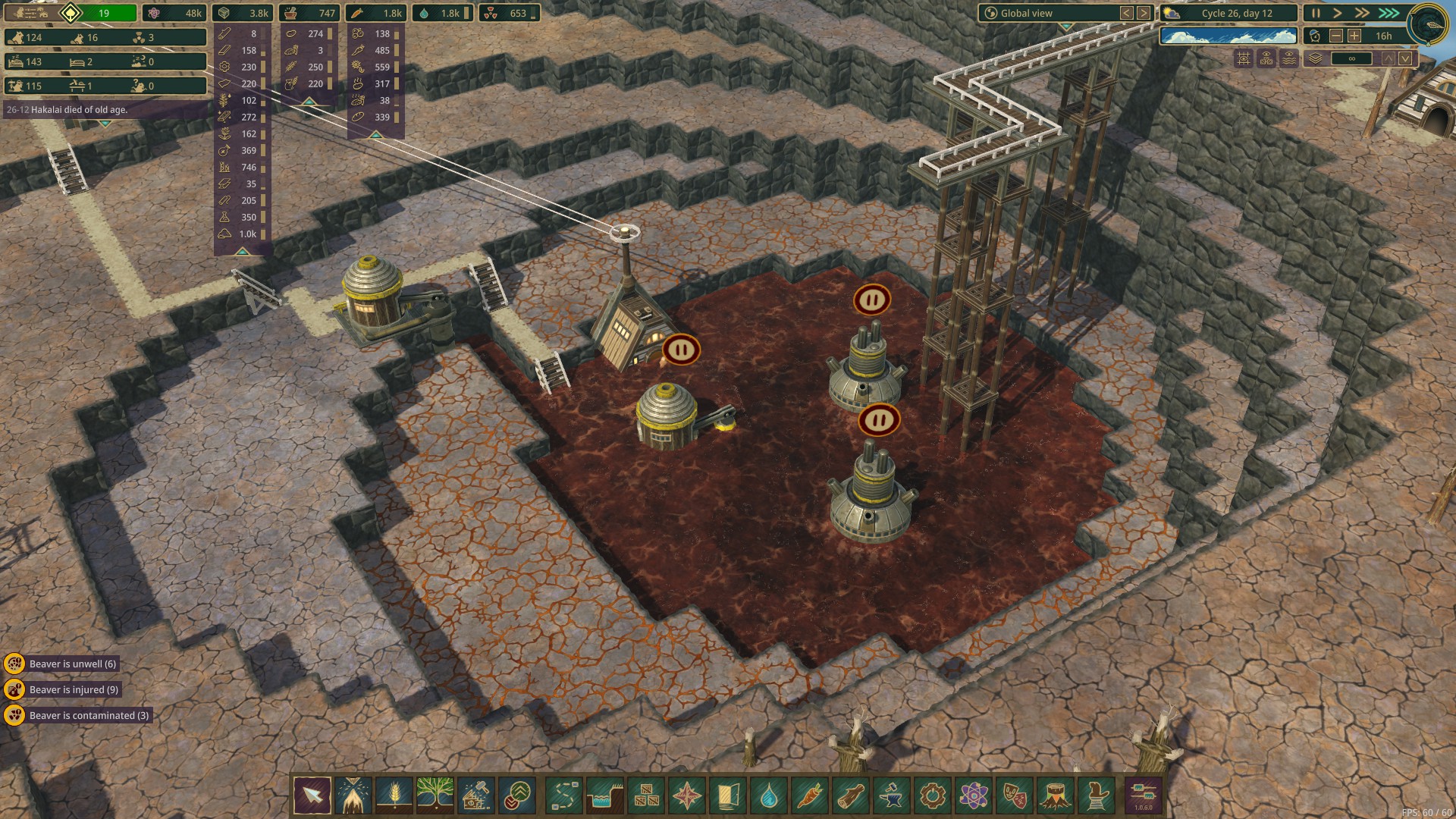Open the atom science building category

pos(974,796)
